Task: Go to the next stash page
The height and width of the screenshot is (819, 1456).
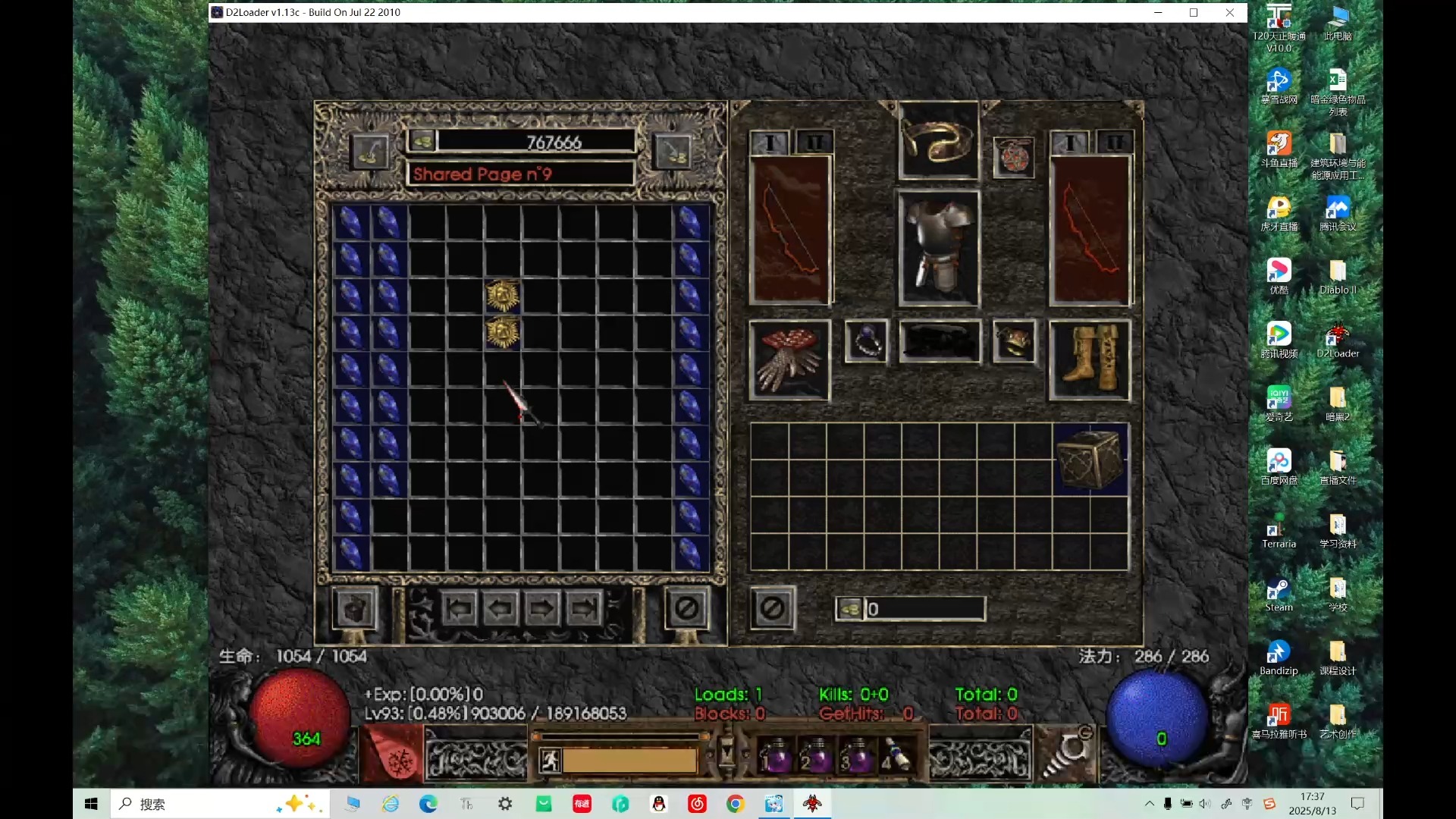Action: pyautogui.click(x=541, y=608)
